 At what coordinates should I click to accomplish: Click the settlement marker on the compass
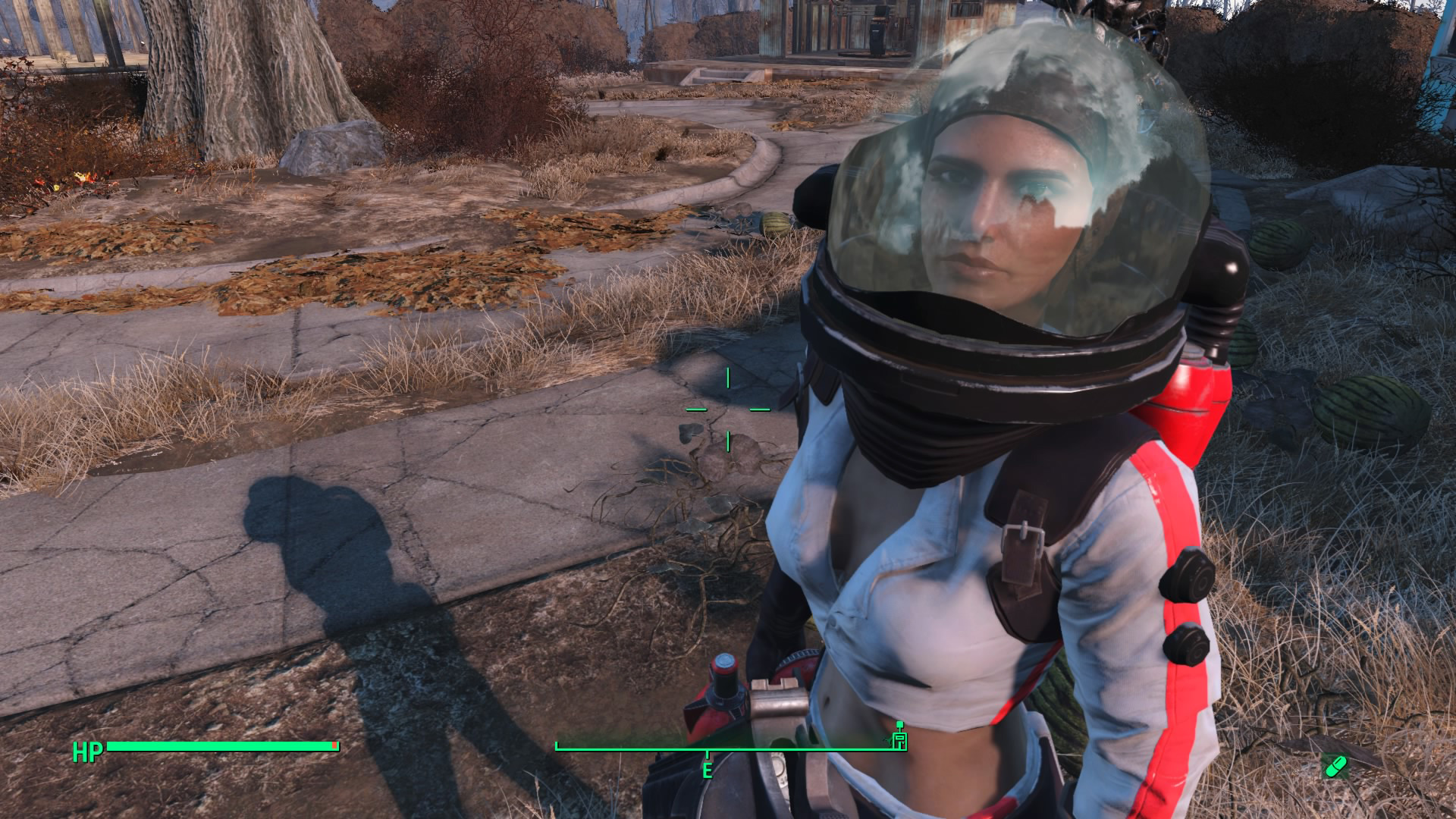click(899, 737)
